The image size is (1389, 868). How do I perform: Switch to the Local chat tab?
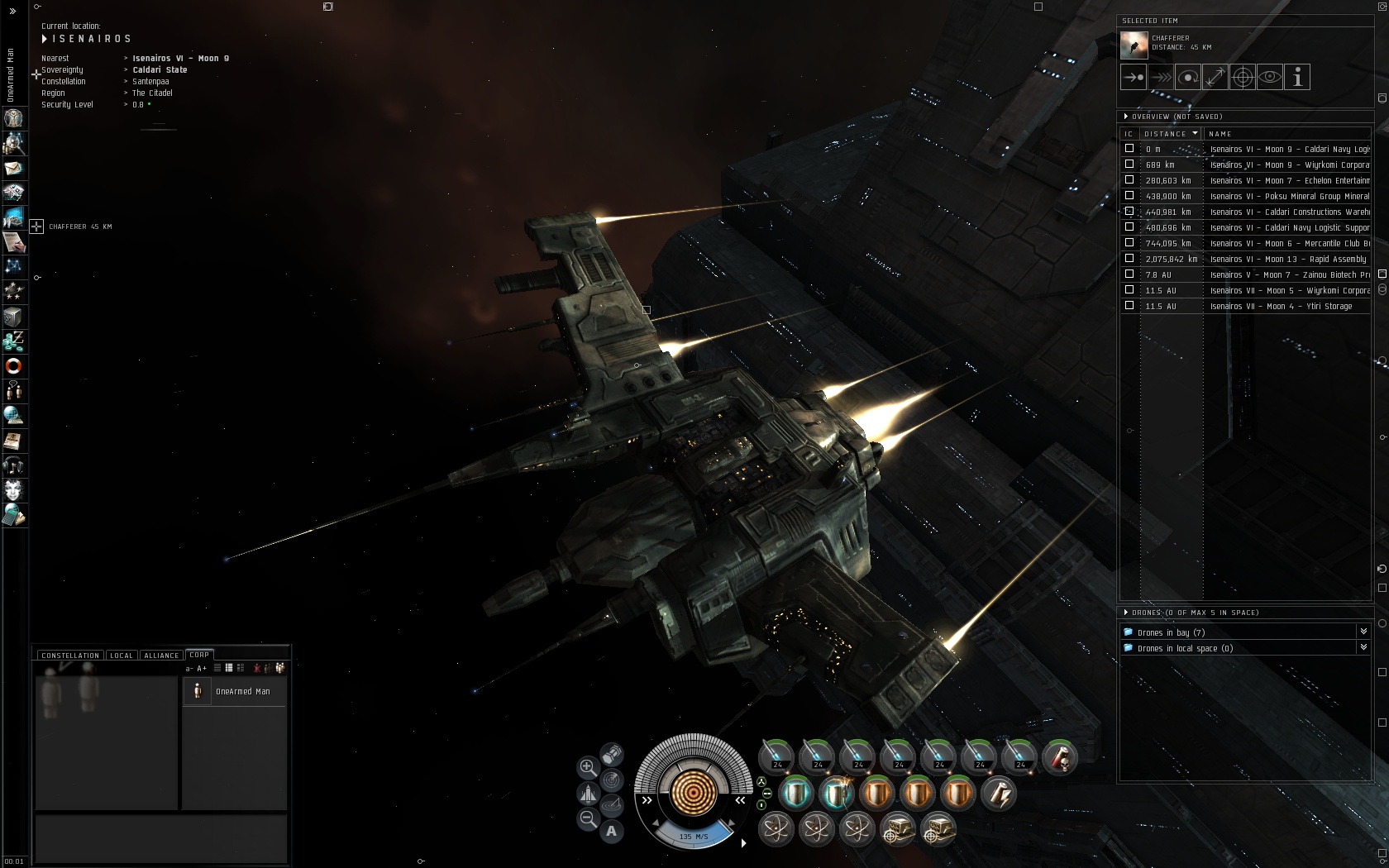[x=122, y=656]
